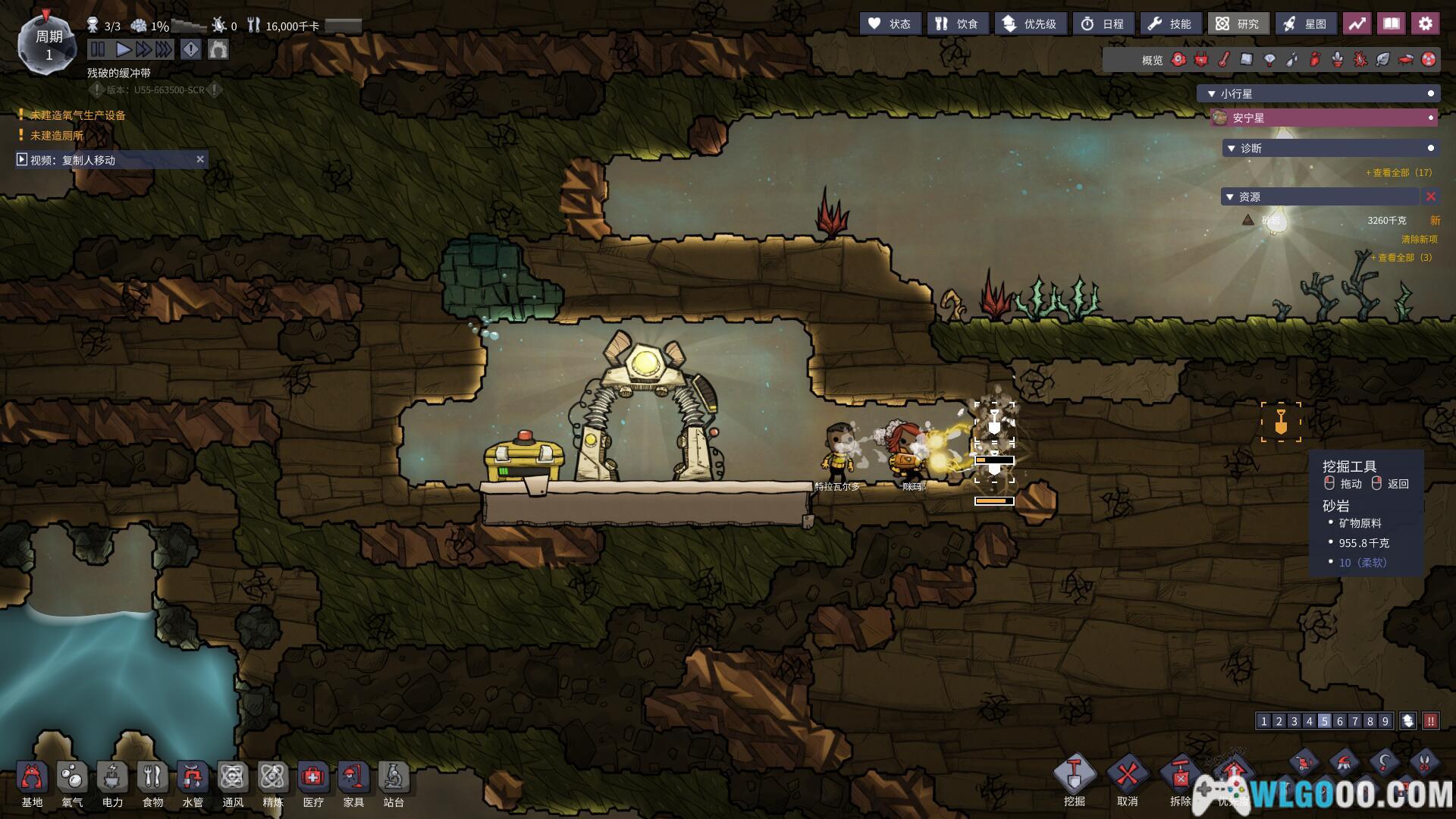The height and width of the screenshot is (819, 1456).
Task: Set dig priority to 9
Action: pyautogui.click(x=1385, y=721)
